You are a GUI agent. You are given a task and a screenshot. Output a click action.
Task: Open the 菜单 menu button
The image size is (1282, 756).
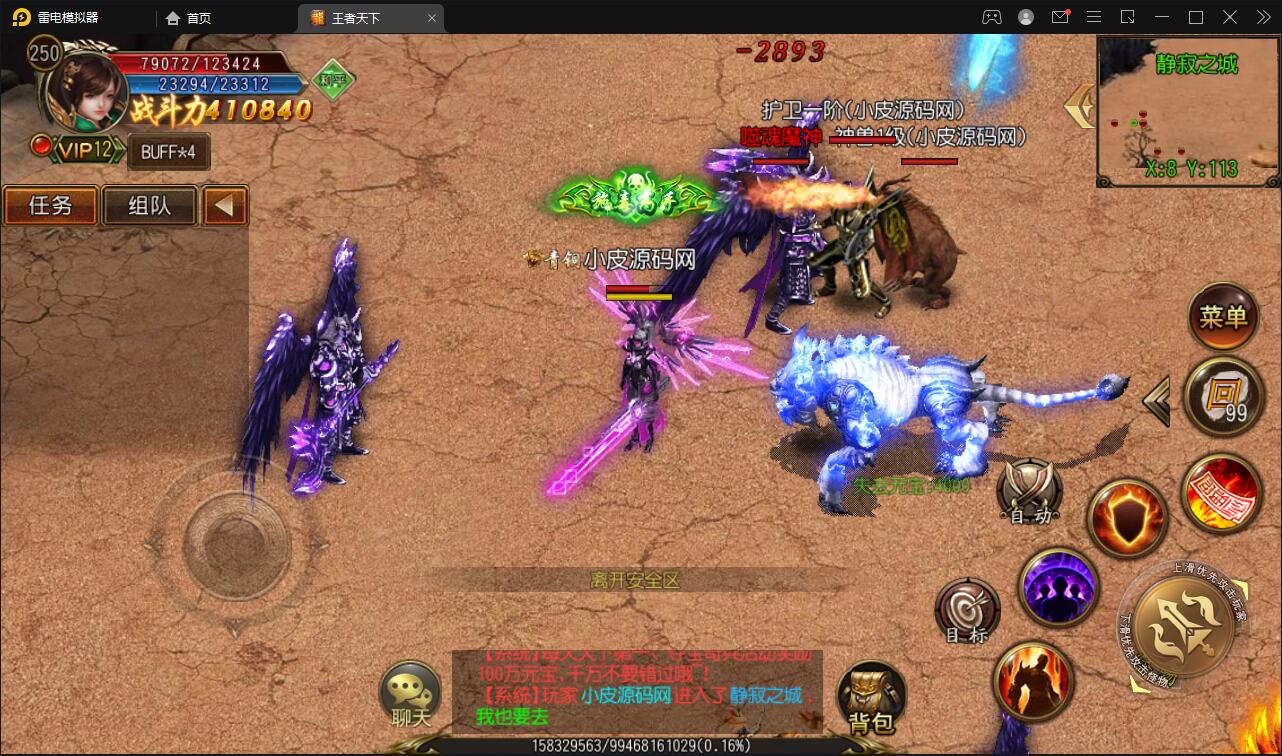(1223, 318)
